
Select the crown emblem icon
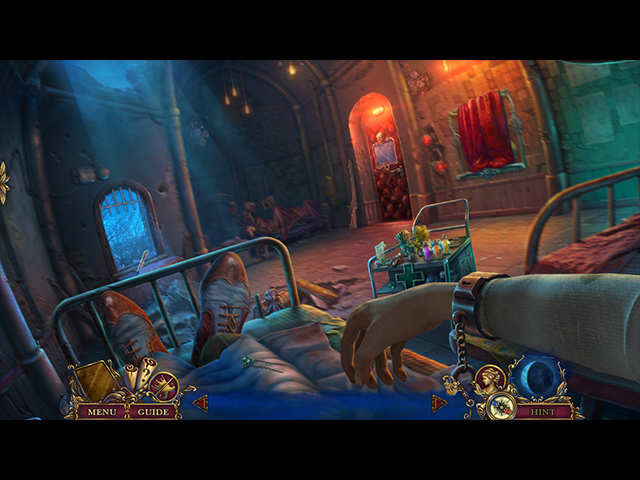164,384
